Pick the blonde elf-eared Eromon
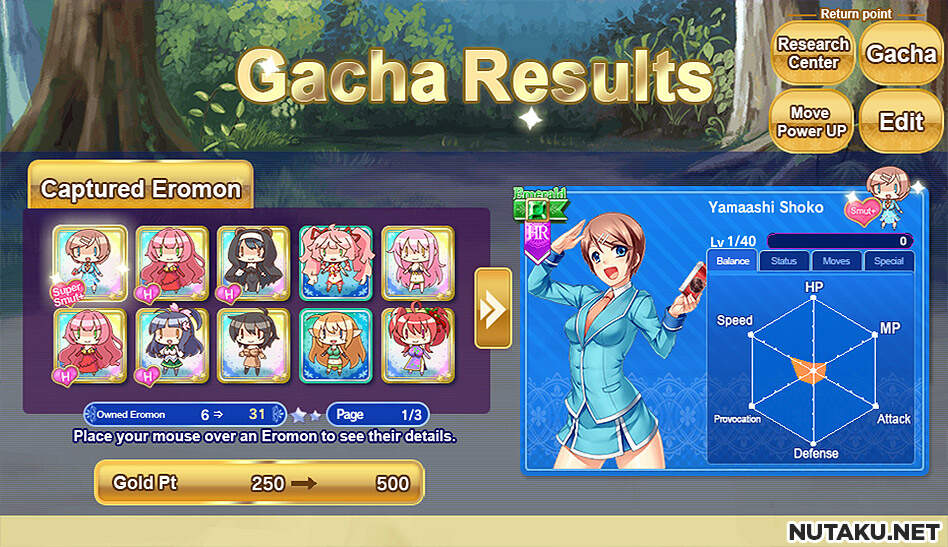This screenshot has height=547, width=948. [x=336, y=345]
